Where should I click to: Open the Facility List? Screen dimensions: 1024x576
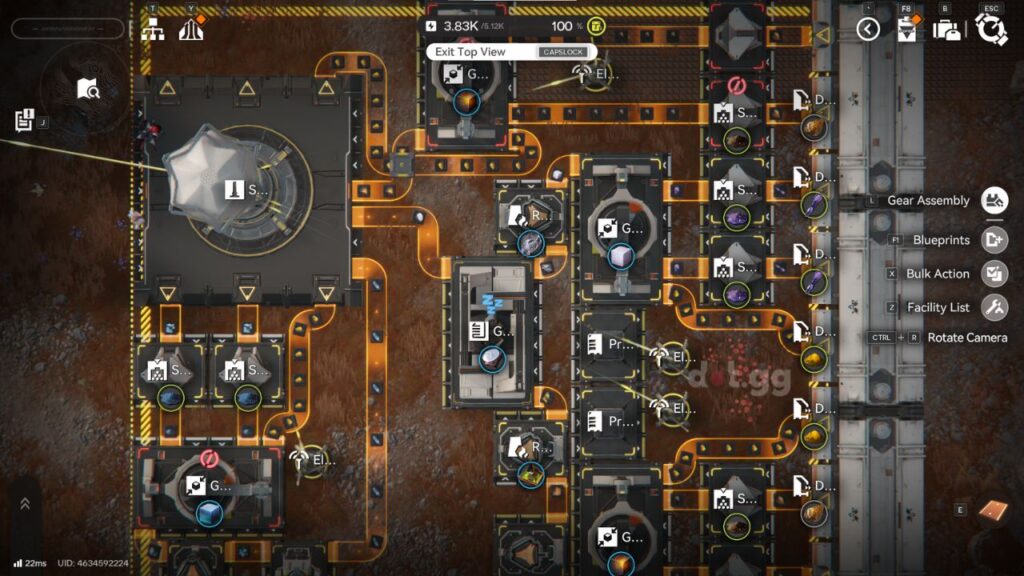994,307
